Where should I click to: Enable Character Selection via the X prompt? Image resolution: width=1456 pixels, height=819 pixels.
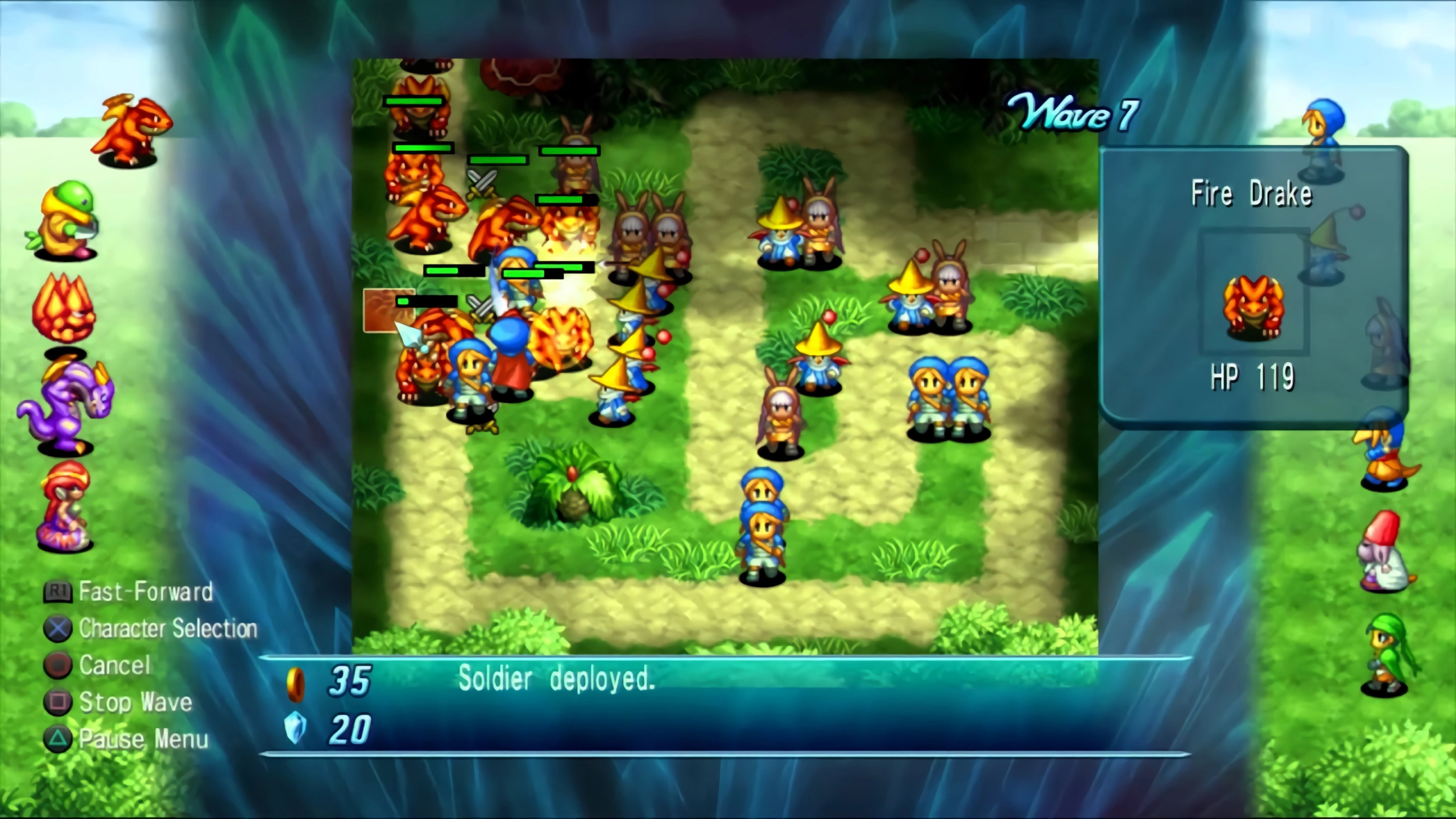168,630
